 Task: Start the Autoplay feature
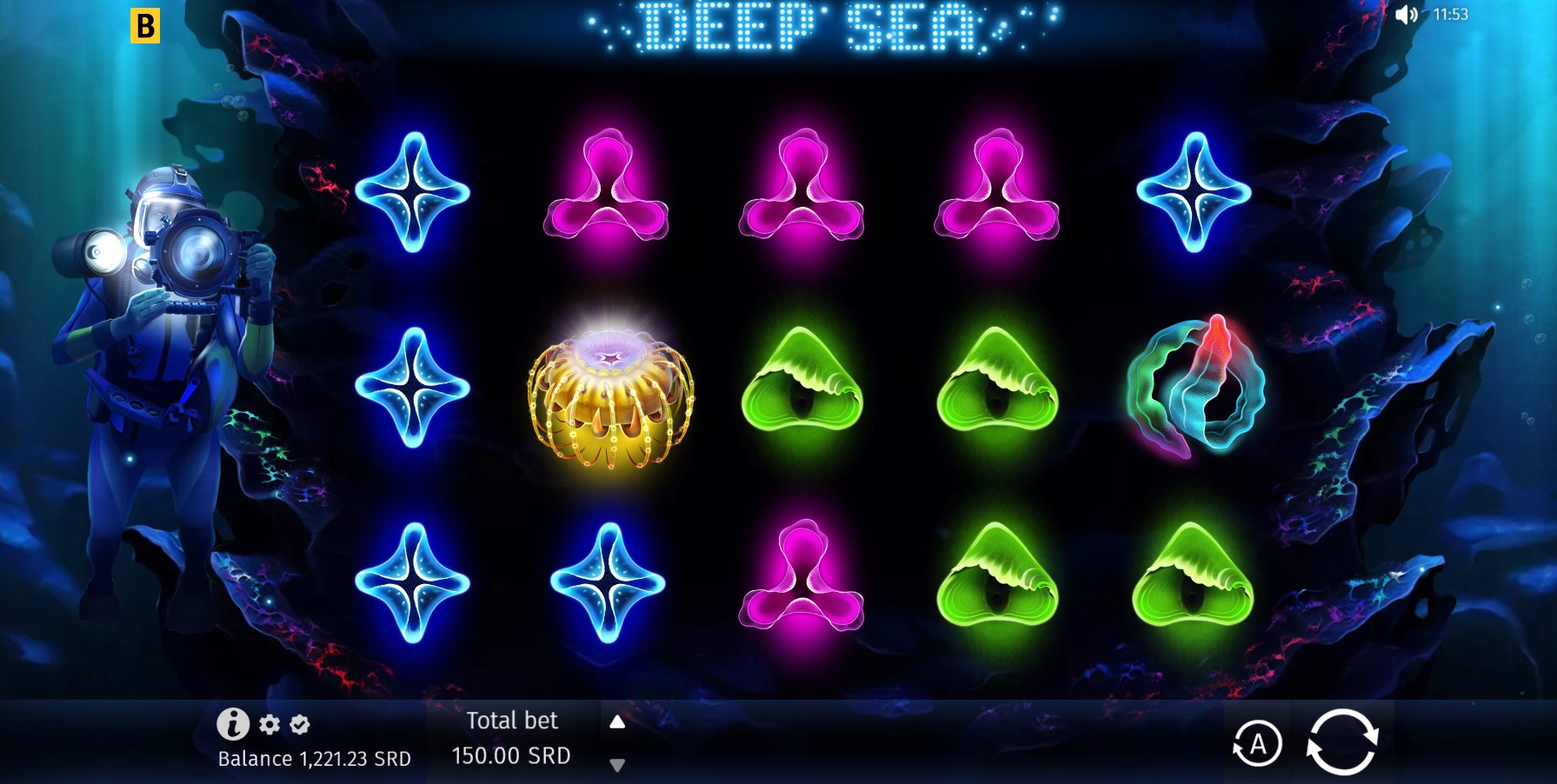tap(1259, 742)
